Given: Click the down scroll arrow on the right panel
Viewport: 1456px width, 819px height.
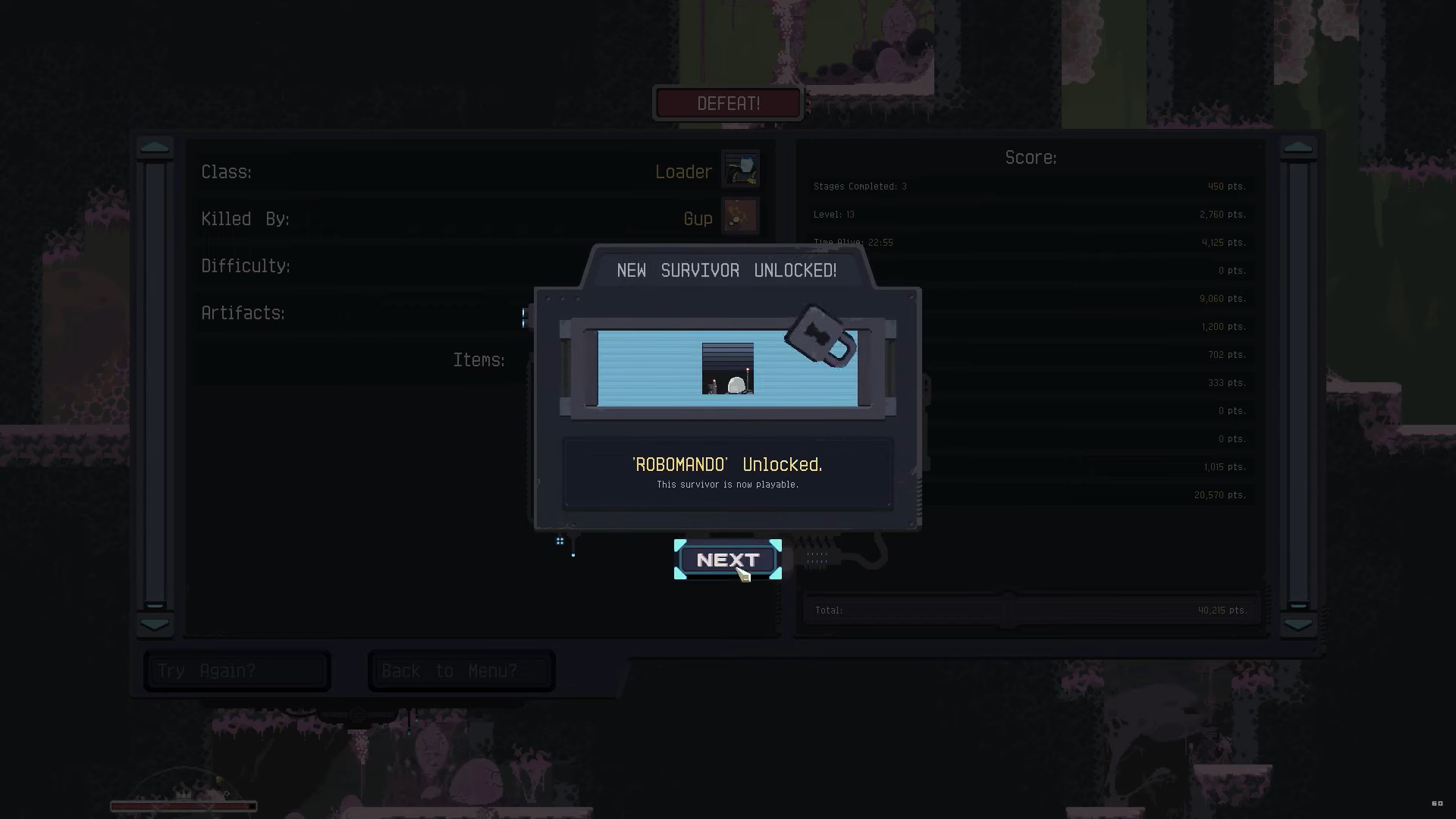Looking at the screenshot, I should (x=1298, y=624).
